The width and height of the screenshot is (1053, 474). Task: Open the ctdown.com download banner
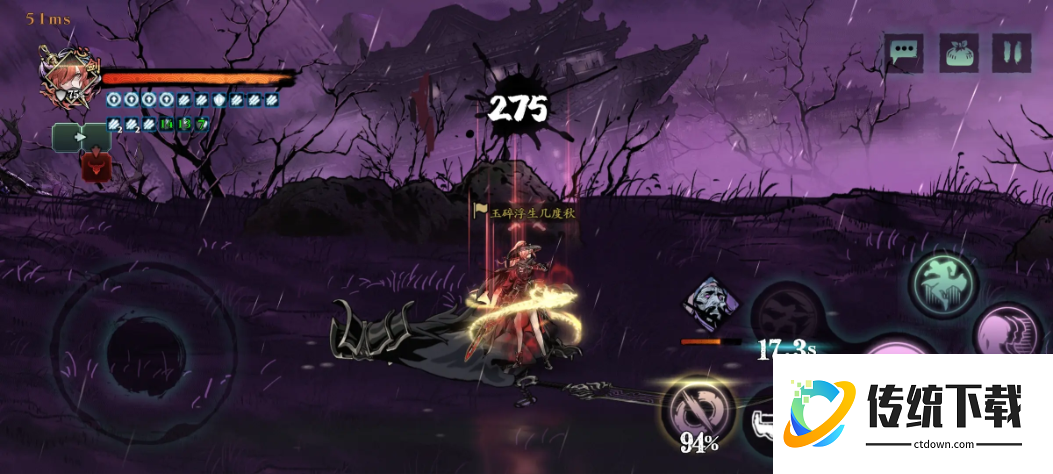912,412
